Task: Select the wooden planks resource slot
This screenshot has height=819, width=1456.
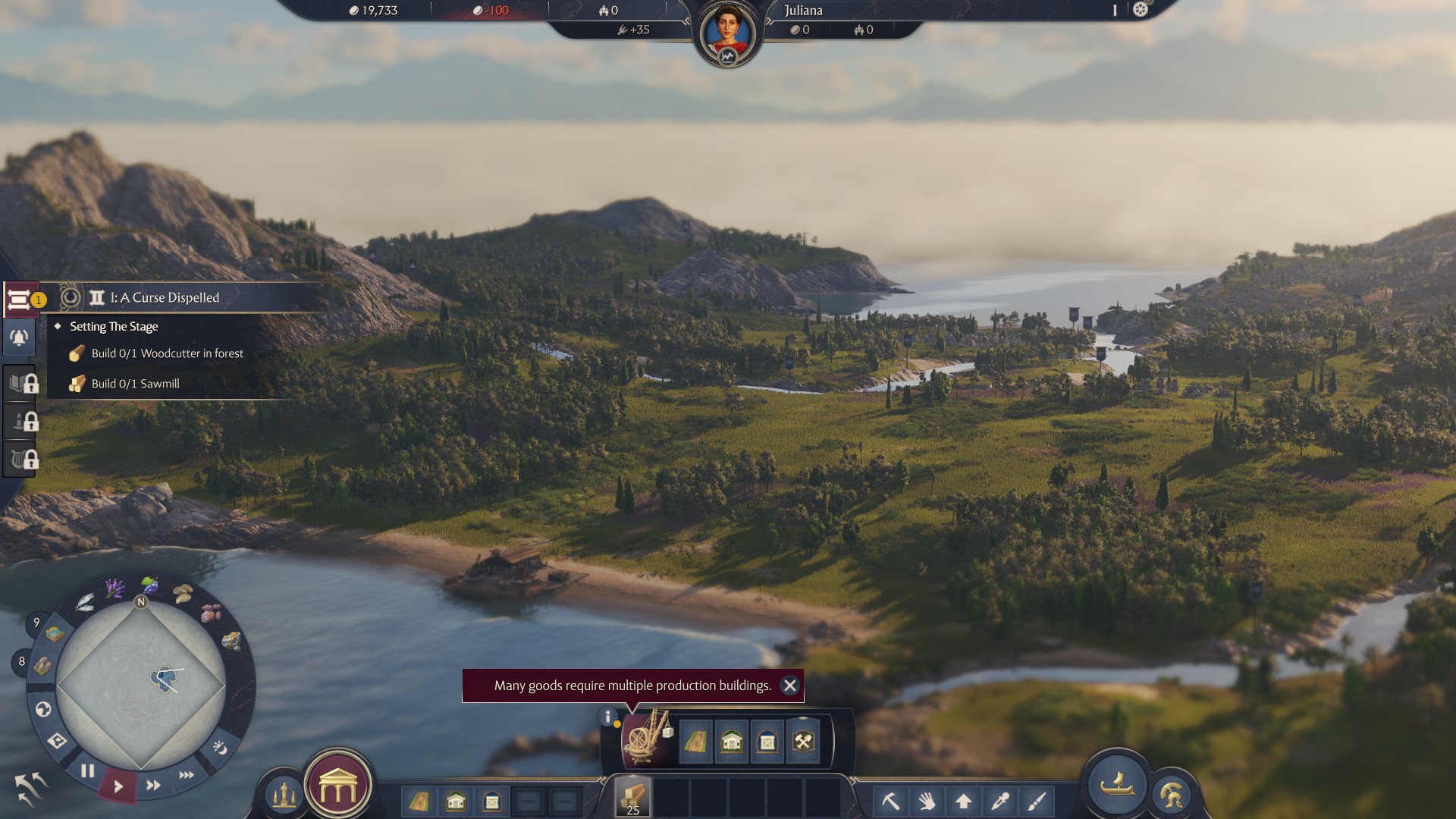Action: click(x=632, y=798)
